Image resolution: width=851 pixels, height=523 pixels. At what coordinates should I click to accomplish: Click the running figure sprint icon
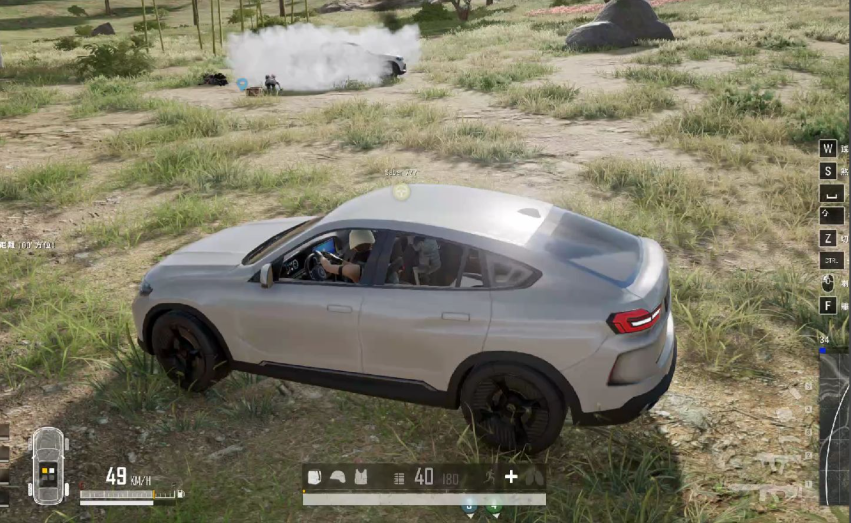(490, 477)
